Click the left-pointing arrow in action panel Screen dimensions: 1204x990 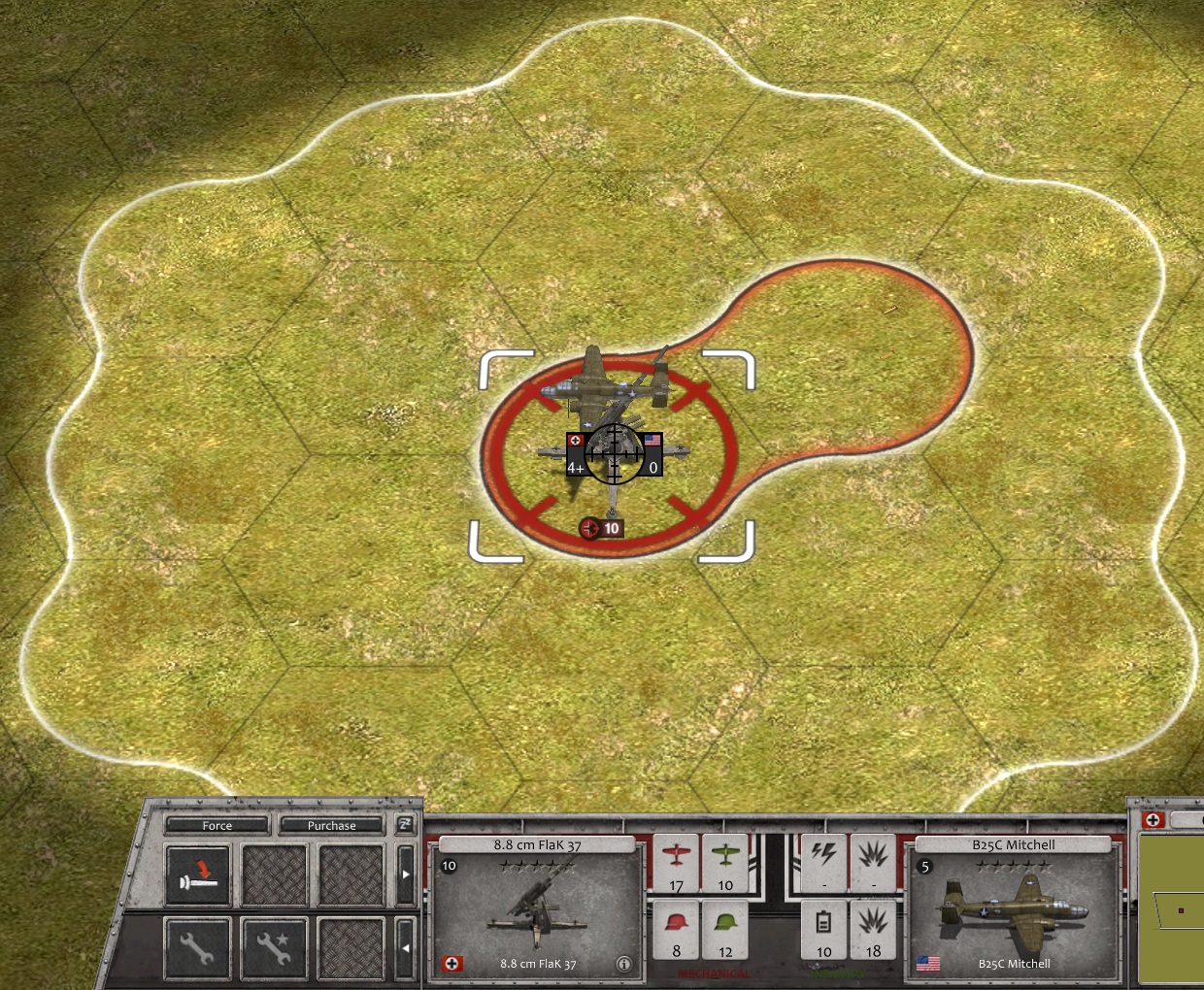coord(406,946)
